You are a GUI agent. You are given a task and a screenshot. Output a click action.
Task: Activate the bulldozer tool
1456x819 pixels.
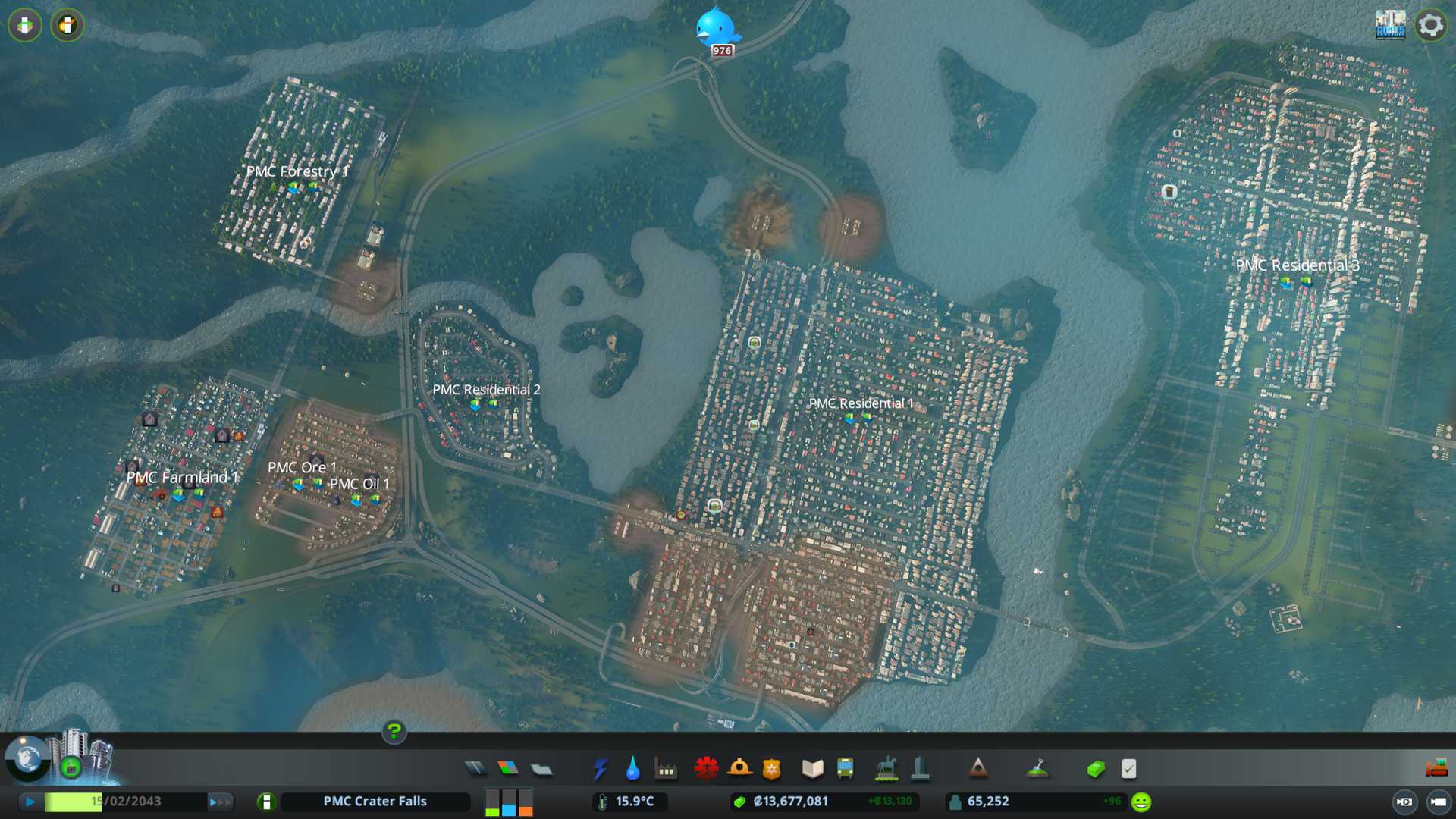point(1436,769)
